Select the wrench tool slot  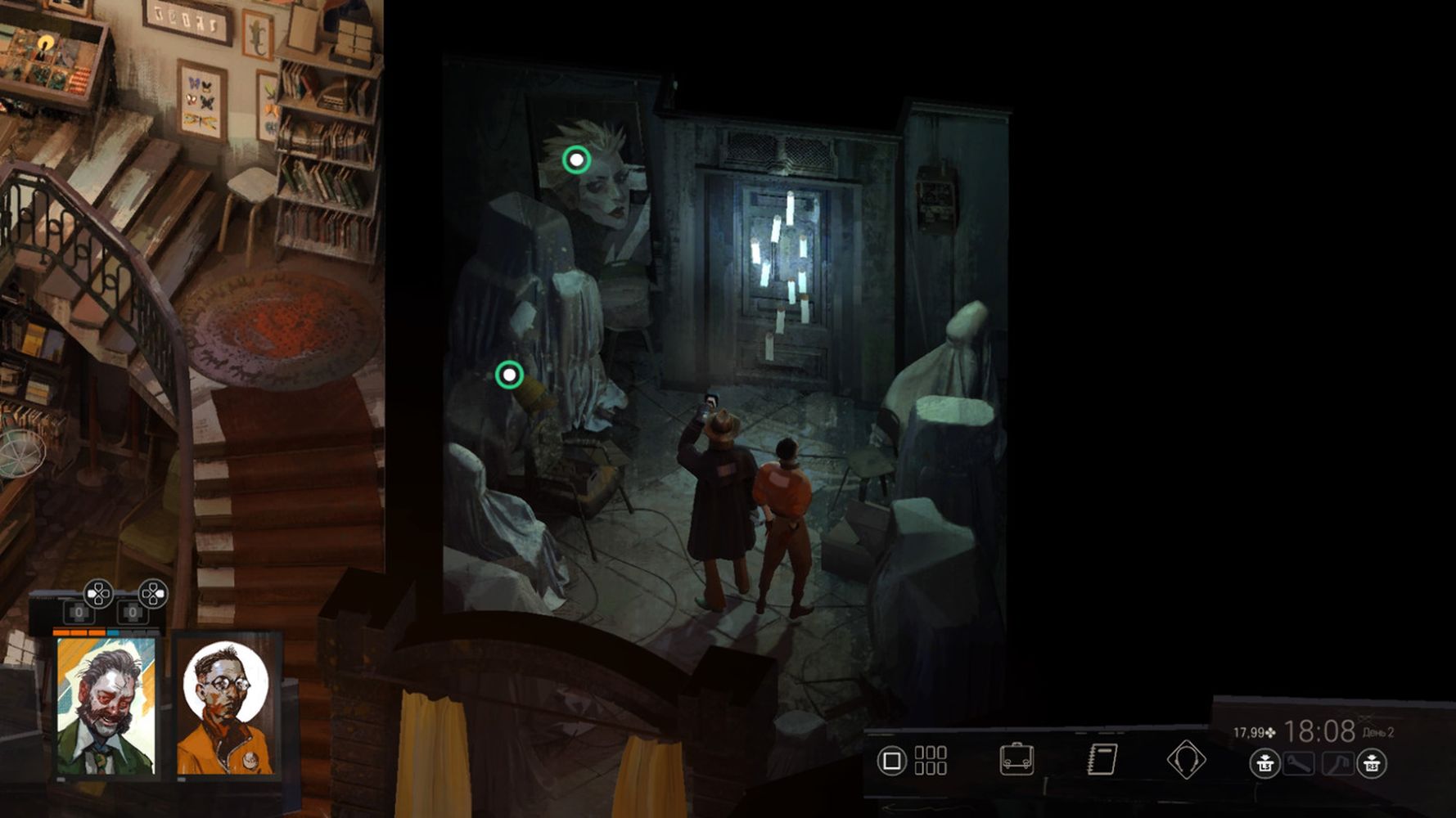tap(1299, 764)
